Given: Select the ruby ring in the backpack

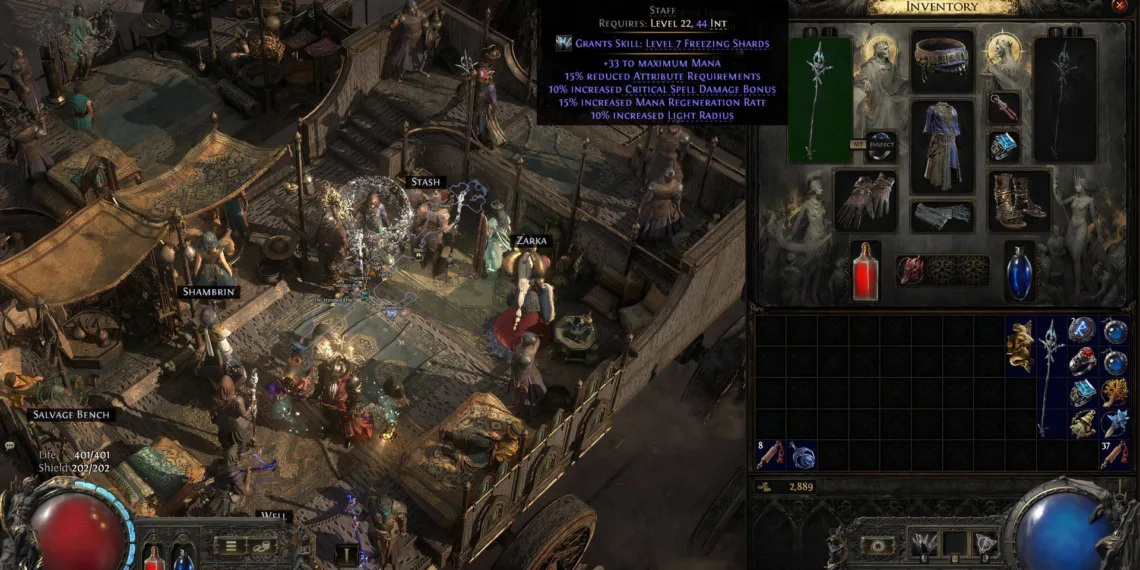Looking at the screenshot, I should click(1082, 360).
